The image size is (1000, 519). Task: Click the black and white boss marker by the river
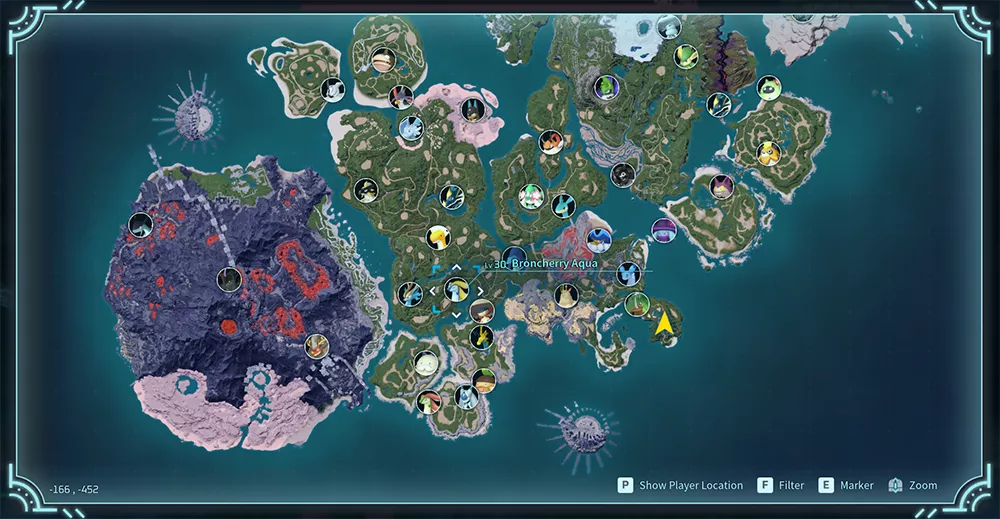(x=623, y=175)
